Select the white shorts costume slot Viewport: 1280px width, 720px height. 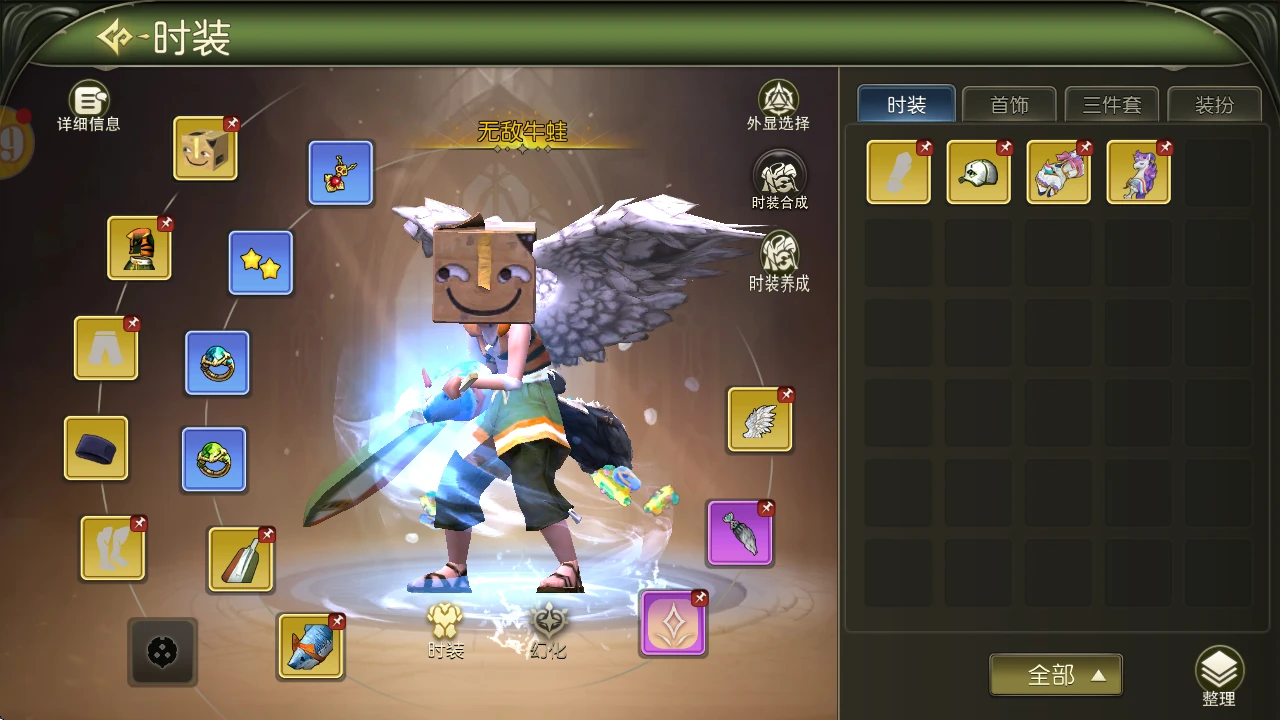(x=106, y=348)
